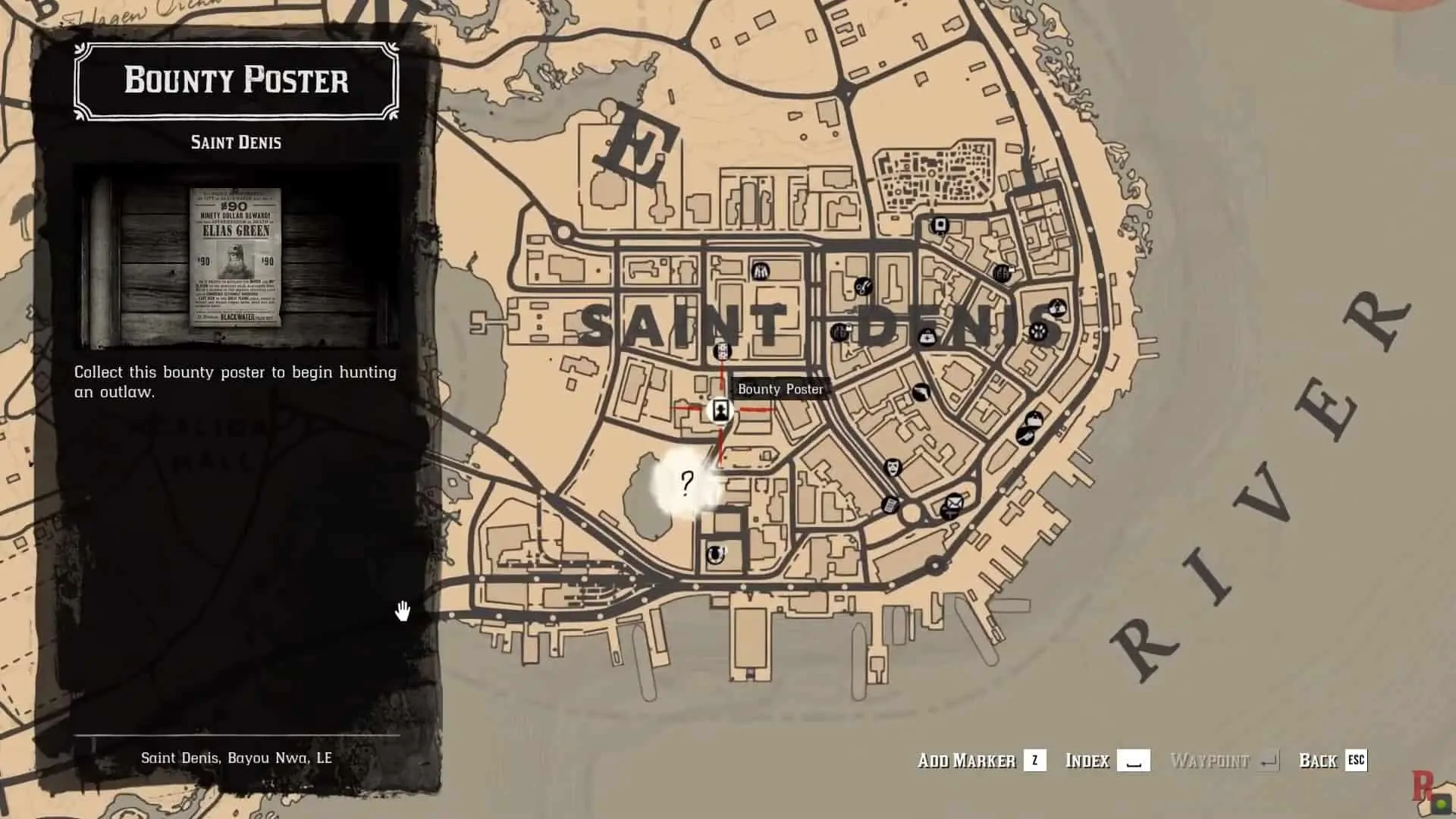The width and height of the screenshot is (1456, 819).
Task: Choose the theater mask marker
Action: tap(893, 466)
